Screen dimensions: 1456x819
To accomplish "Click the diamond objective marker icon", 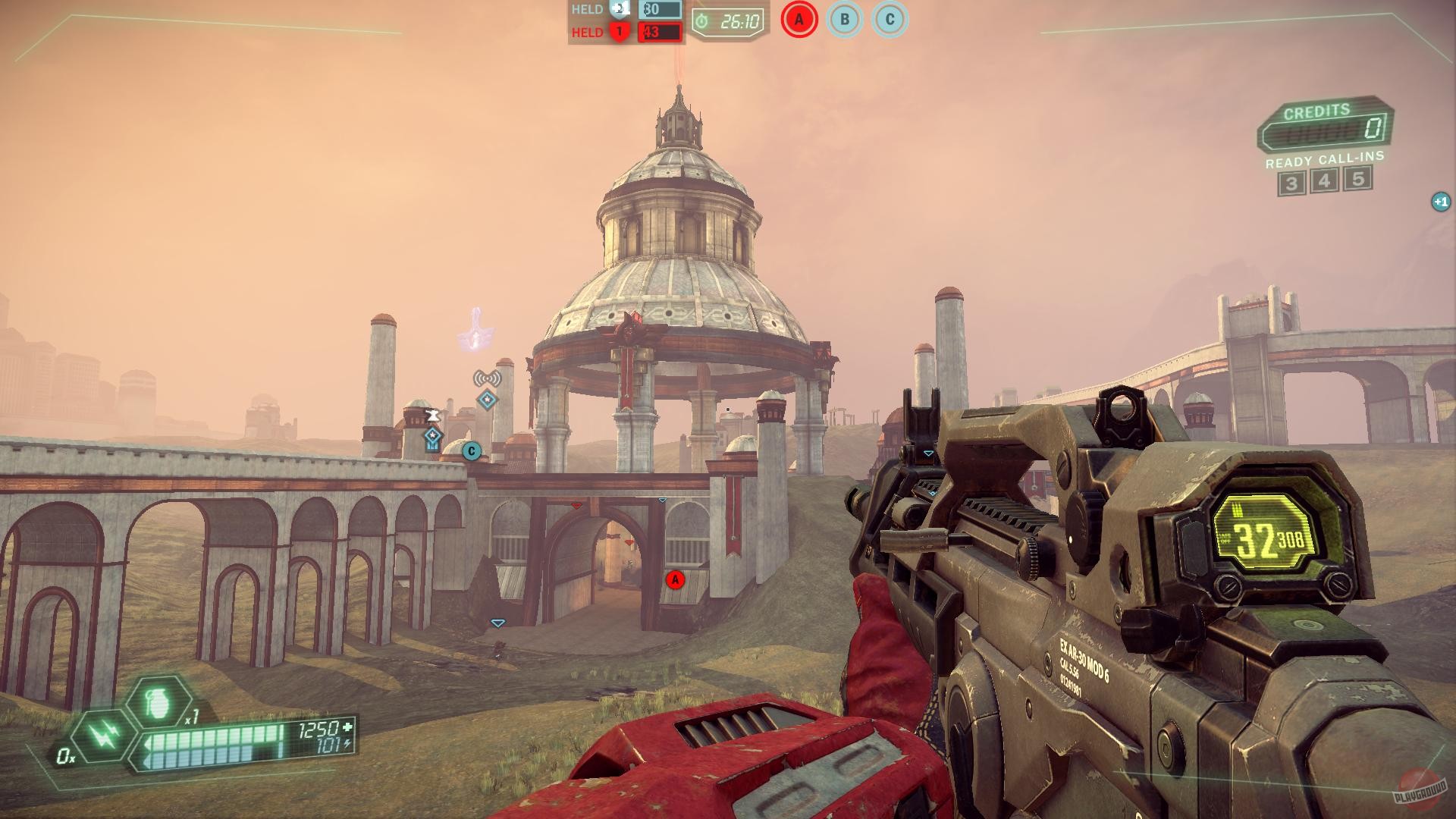I will tap(488, 400).
